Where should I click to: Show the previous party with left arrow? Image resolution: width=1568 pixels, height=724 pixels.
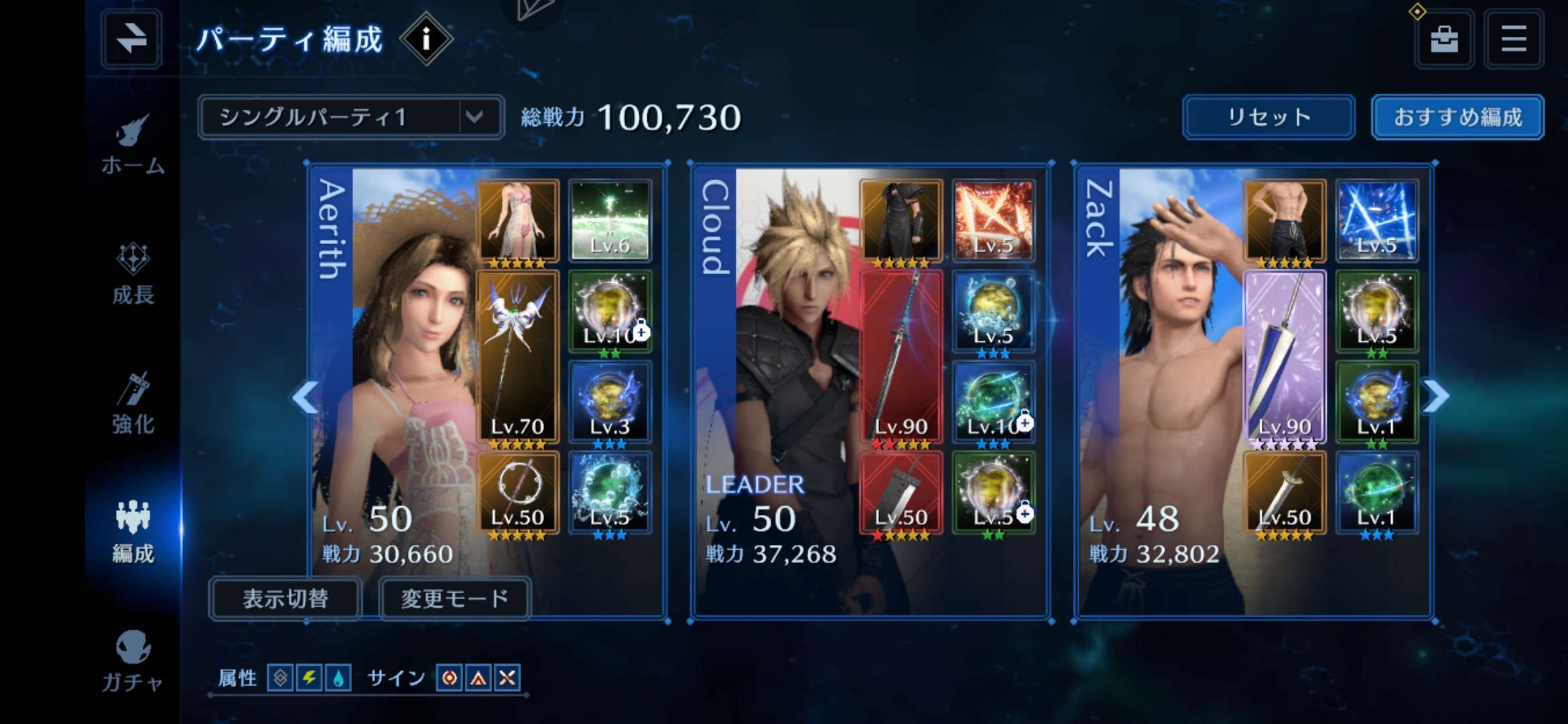[305, 398]
